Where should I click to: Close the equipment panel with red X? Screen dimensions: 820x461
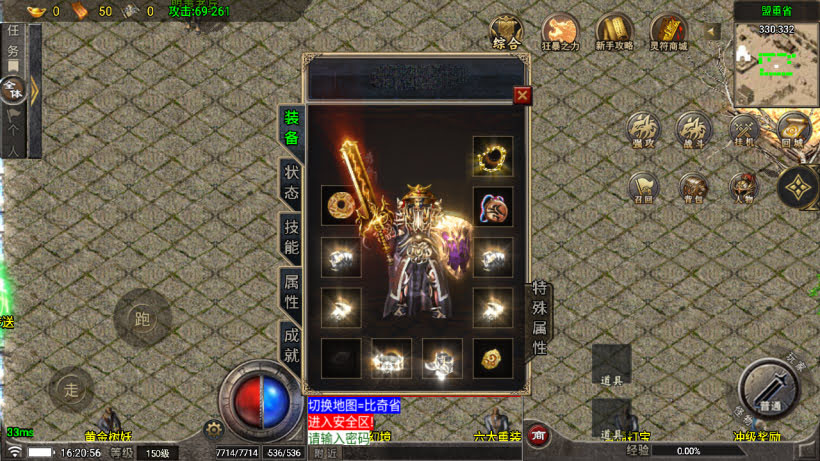coord(521,95)
